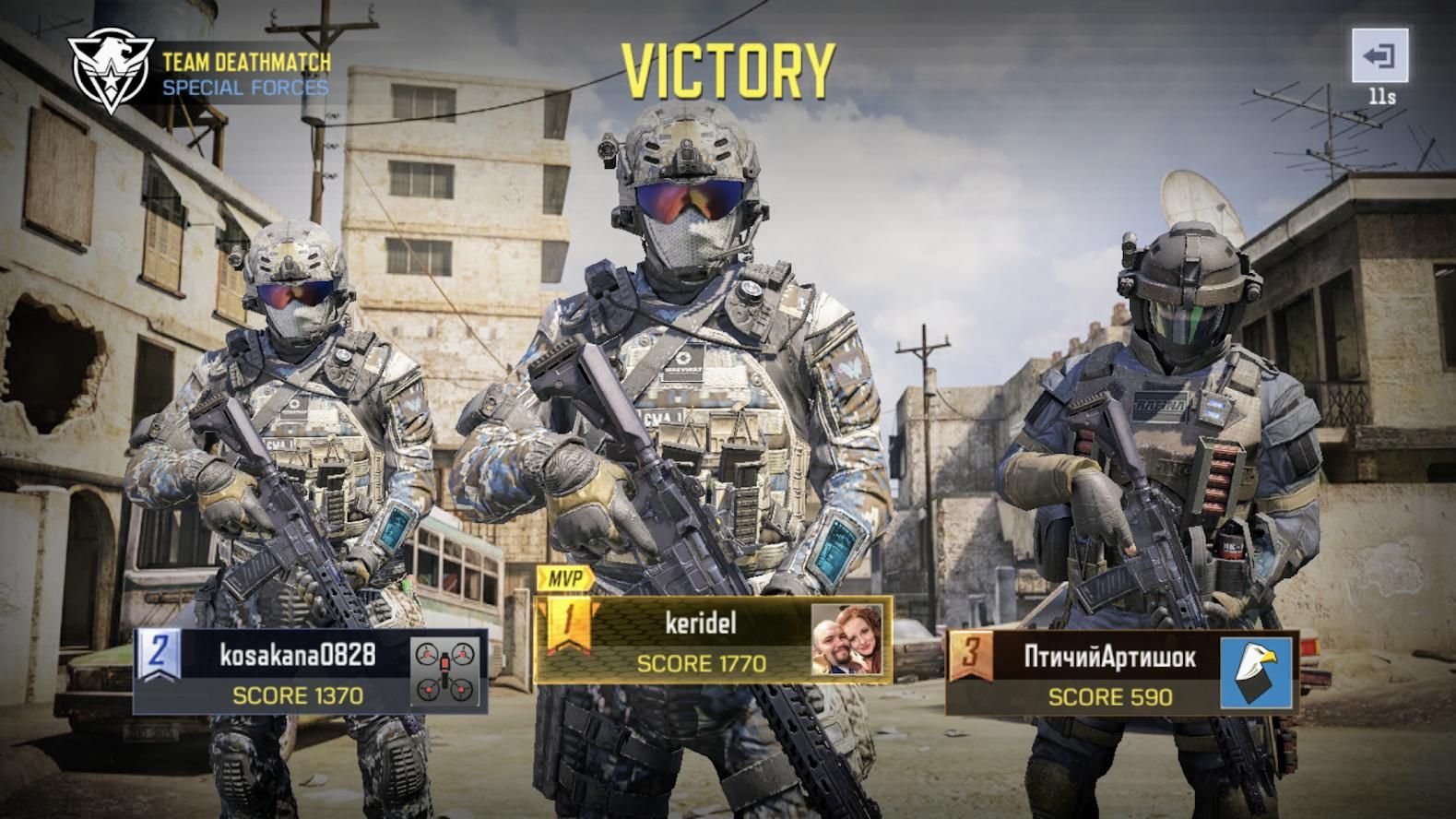Click the rank 3 badge beside ПтичийАртишок
The image size is (1456, 819).
tap(974, 652)
